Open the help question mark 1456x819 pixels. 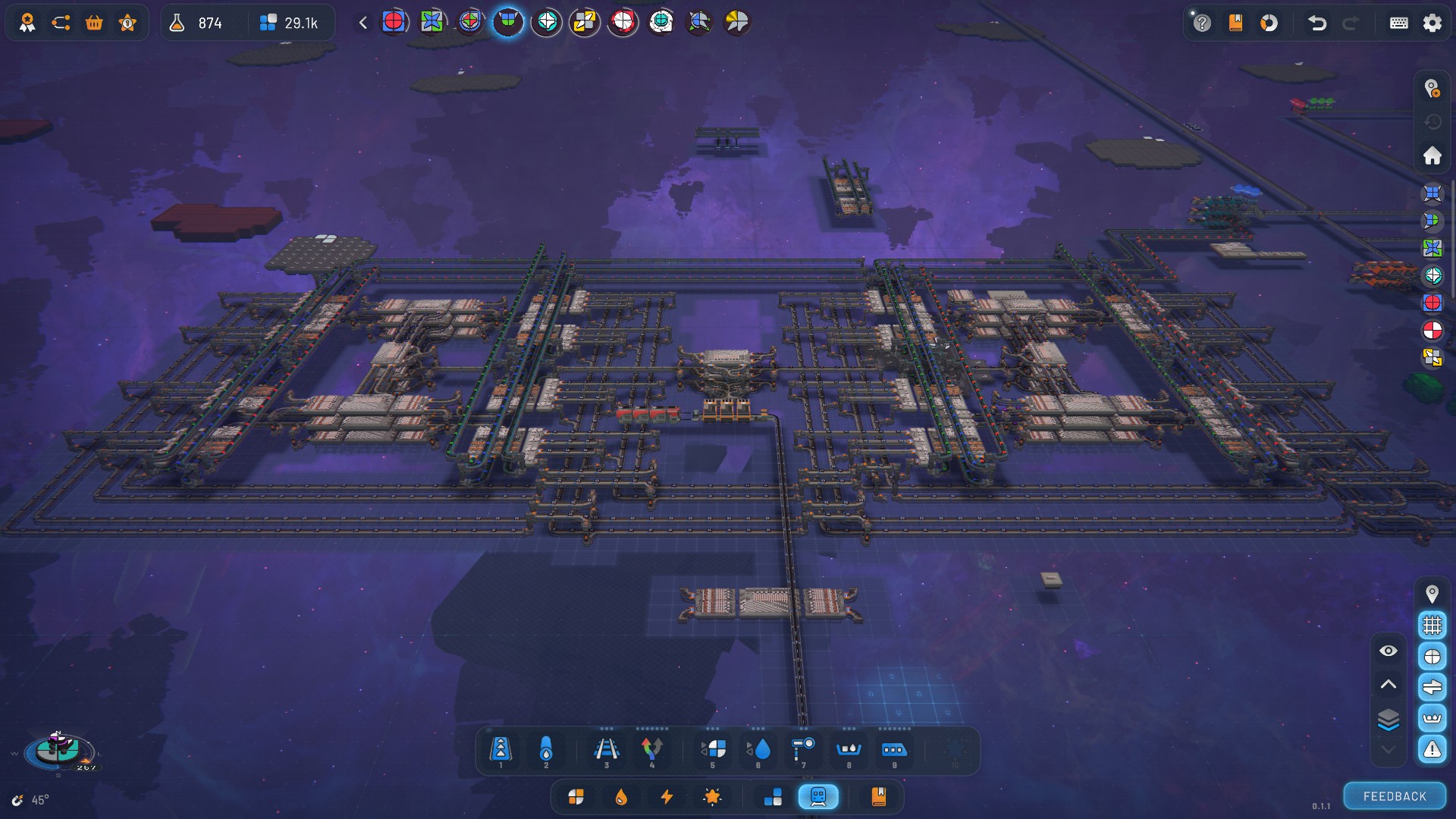coord(1202,23)
